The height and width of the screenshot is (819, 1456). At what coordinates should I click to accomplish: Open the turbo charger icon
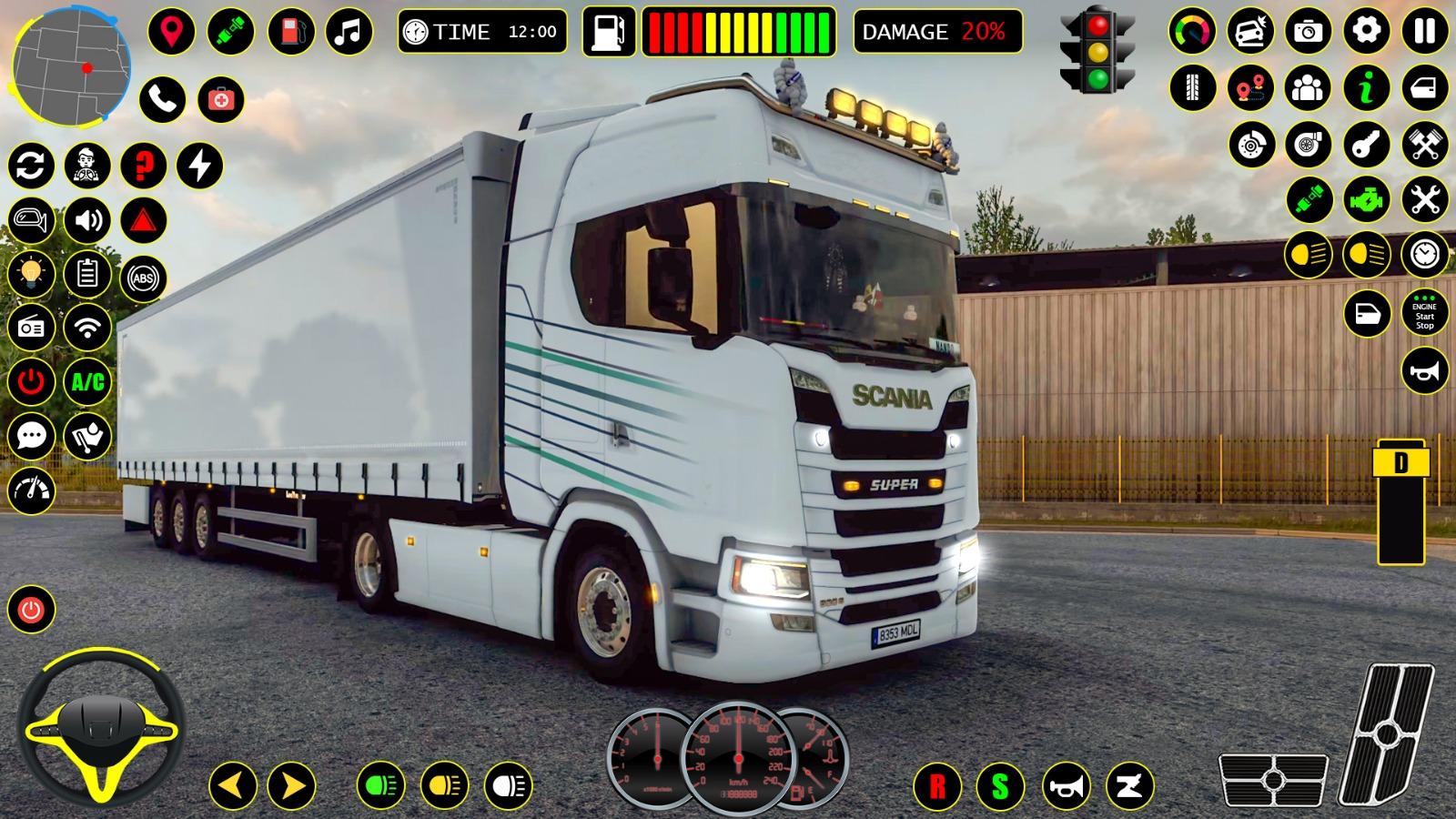click(x=1308, y=145)
